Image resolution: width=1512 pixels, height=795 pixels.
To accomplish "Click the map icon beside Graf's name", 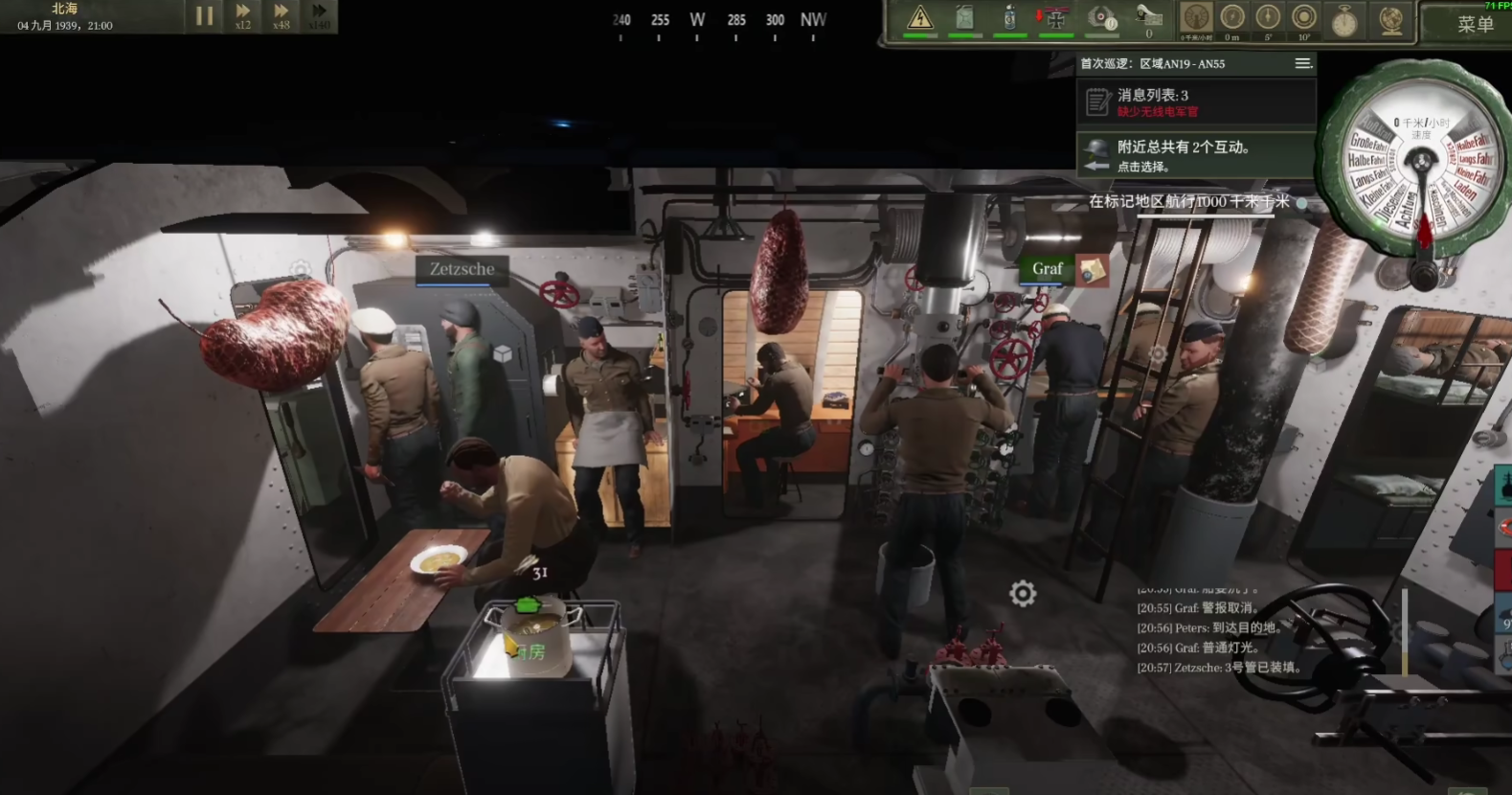I will pyautogui.click(x=1092, y=271).
